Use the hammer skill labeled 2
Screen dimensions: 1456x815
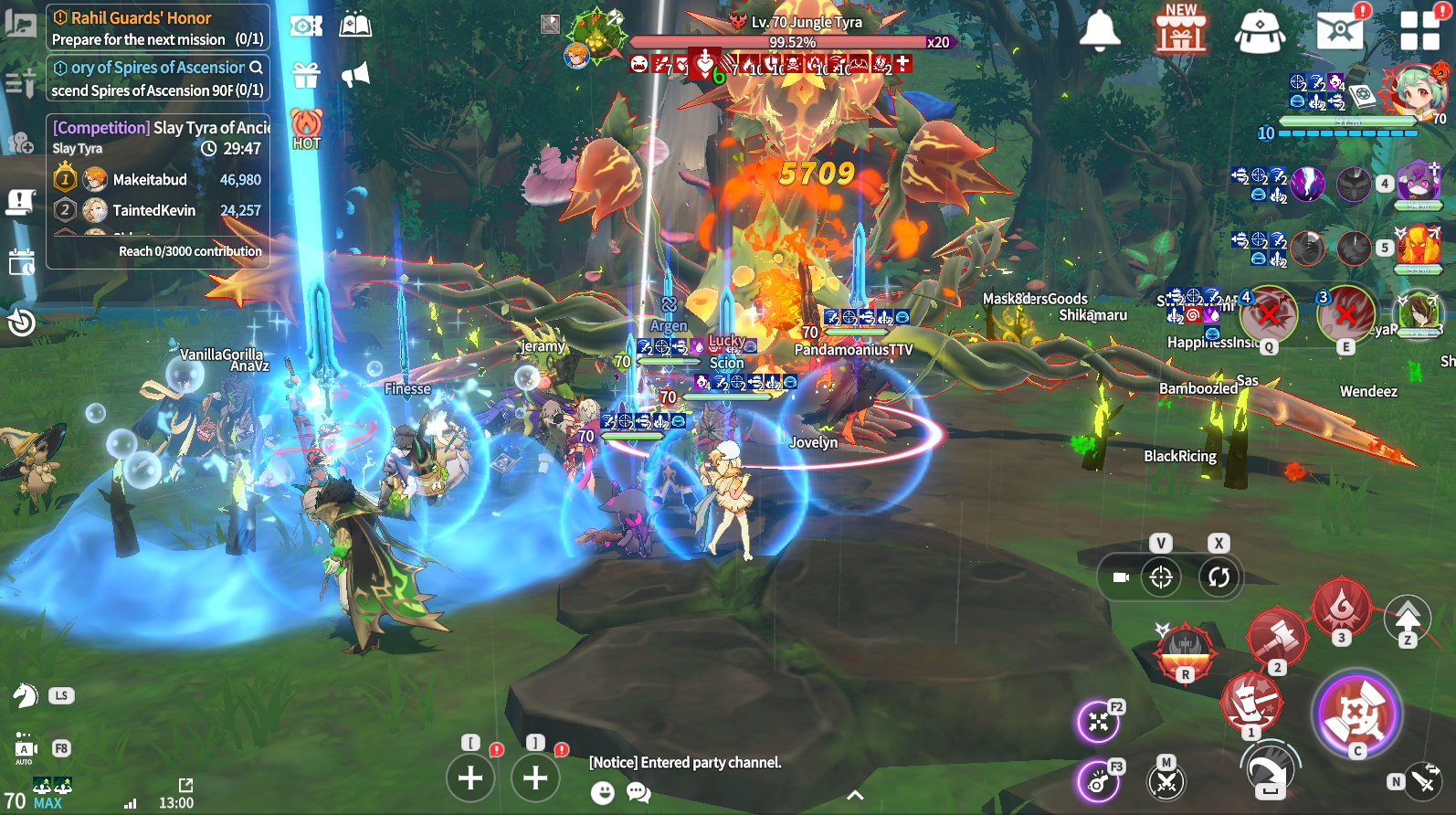point(1275,636)
